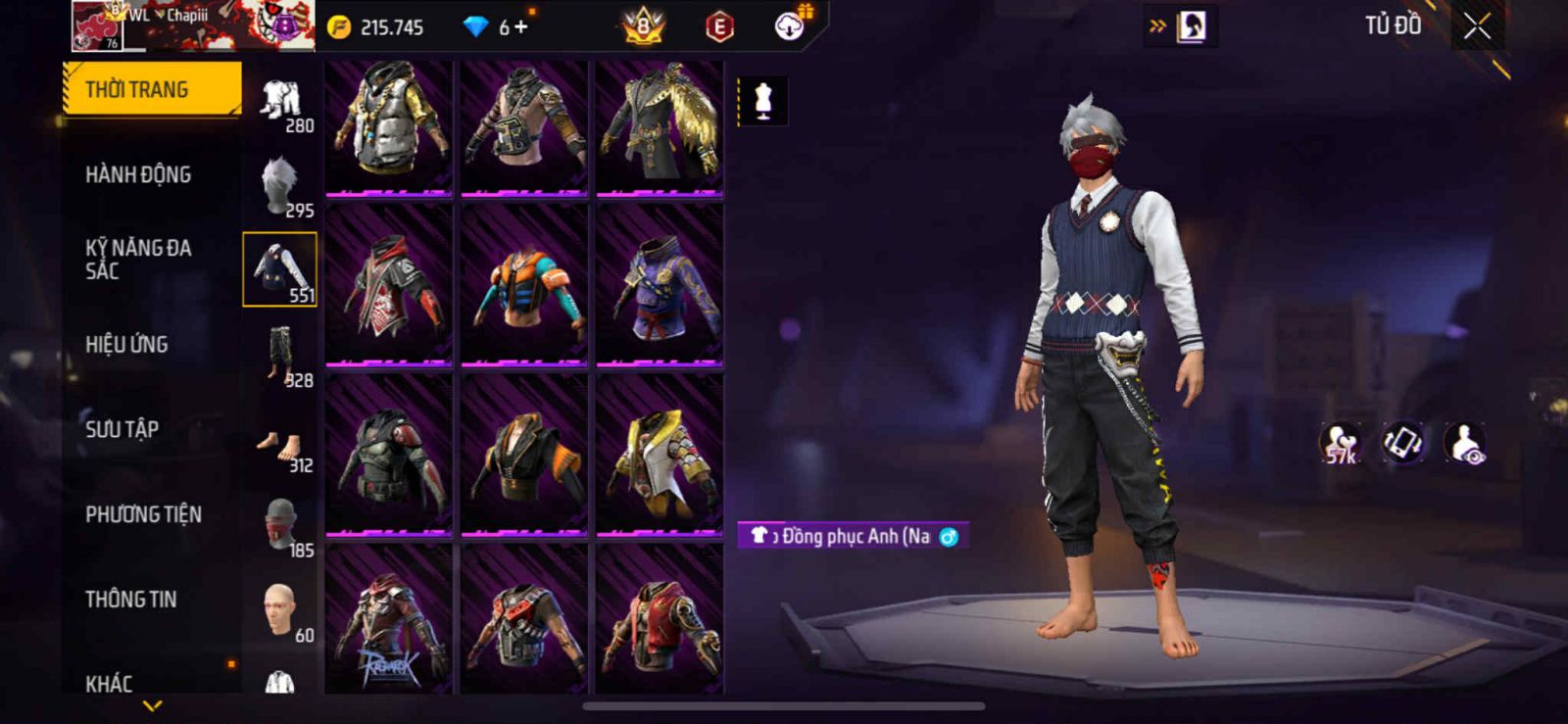Select the KỸ NĂNG ĐA SẮC tab

(138, 259)
